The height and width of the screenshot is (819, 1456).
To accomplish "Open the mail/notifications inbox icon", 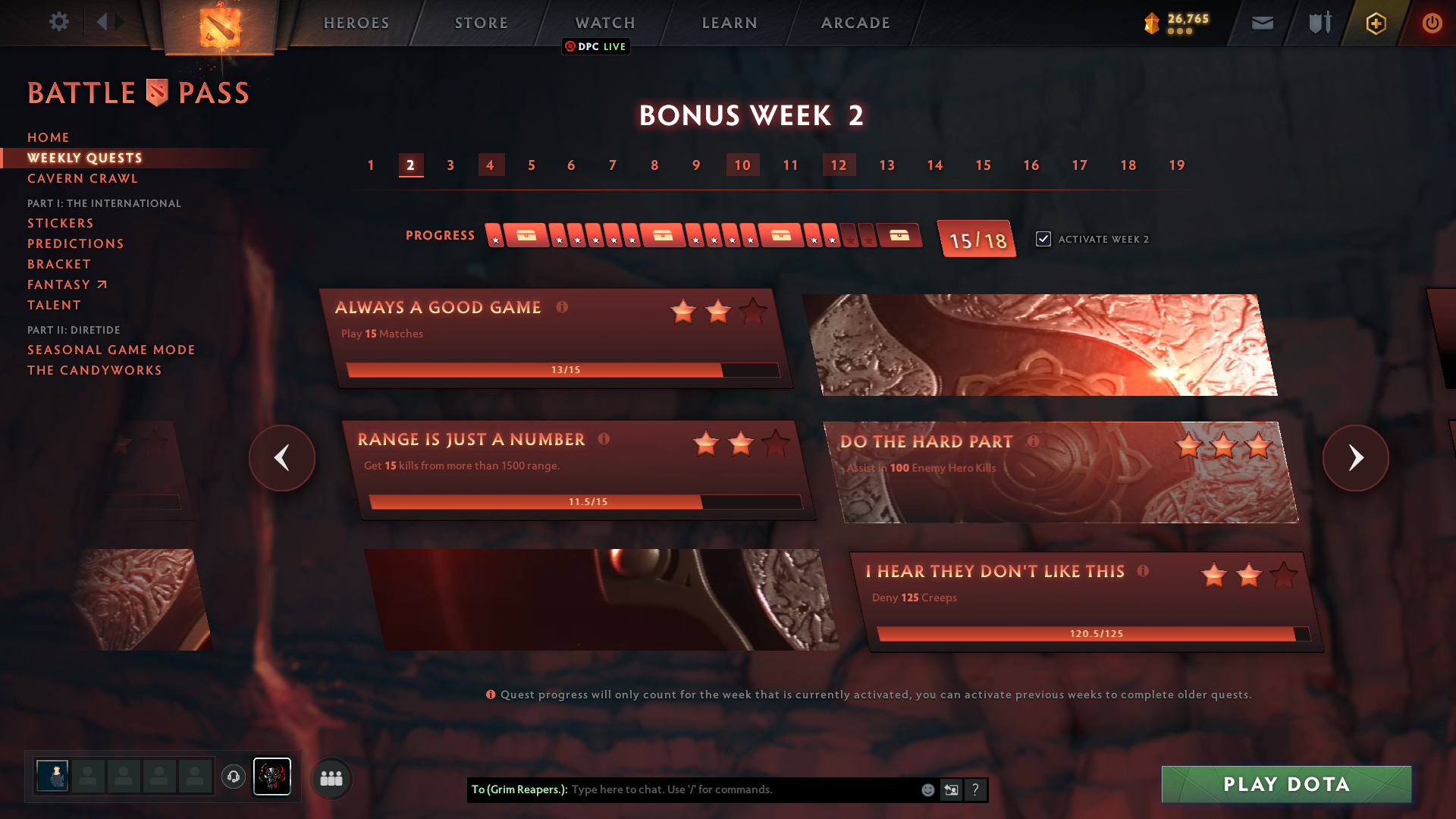I will (x=1263, y=23).
